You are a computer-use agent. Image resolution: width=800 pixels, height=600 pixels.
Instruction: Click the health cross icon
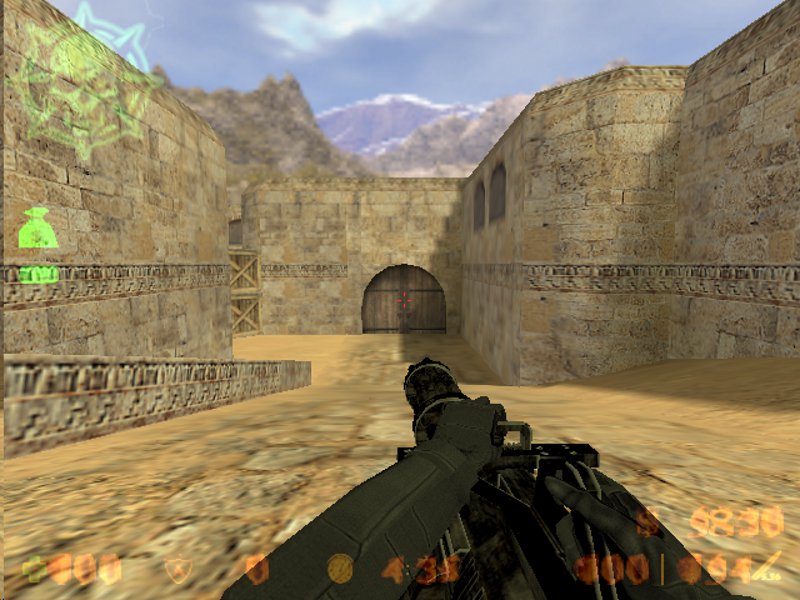35,569
